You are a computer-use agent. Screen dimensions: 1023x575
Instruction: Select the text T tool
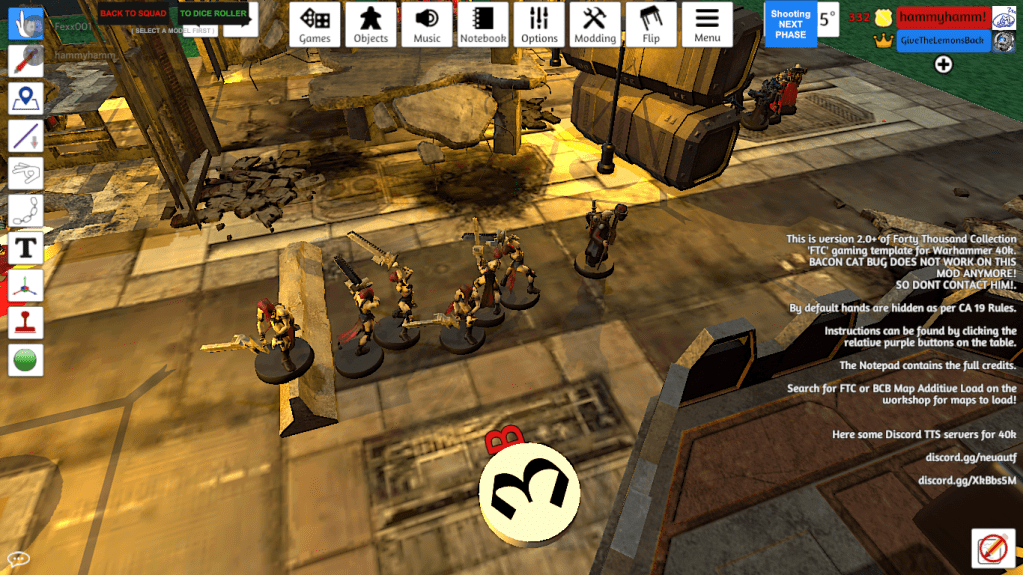(25, 247)
